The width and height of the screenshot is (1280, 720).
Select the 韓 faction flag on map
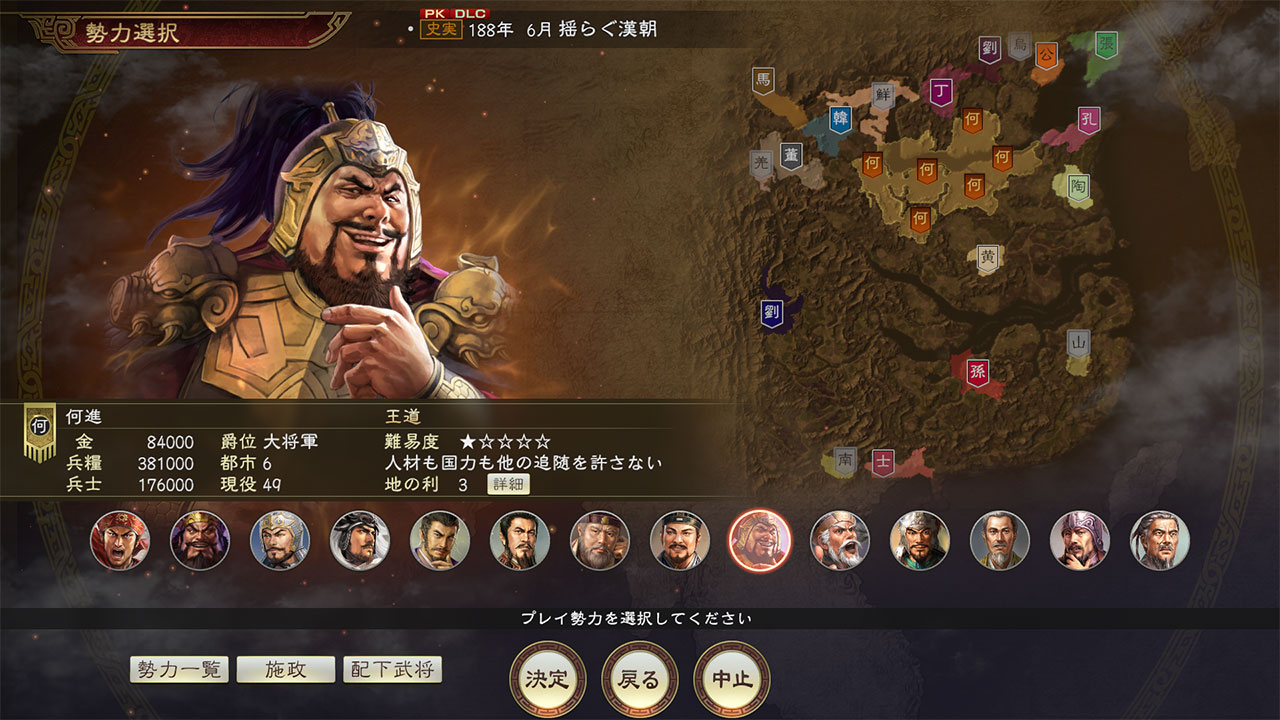(841, 120)
